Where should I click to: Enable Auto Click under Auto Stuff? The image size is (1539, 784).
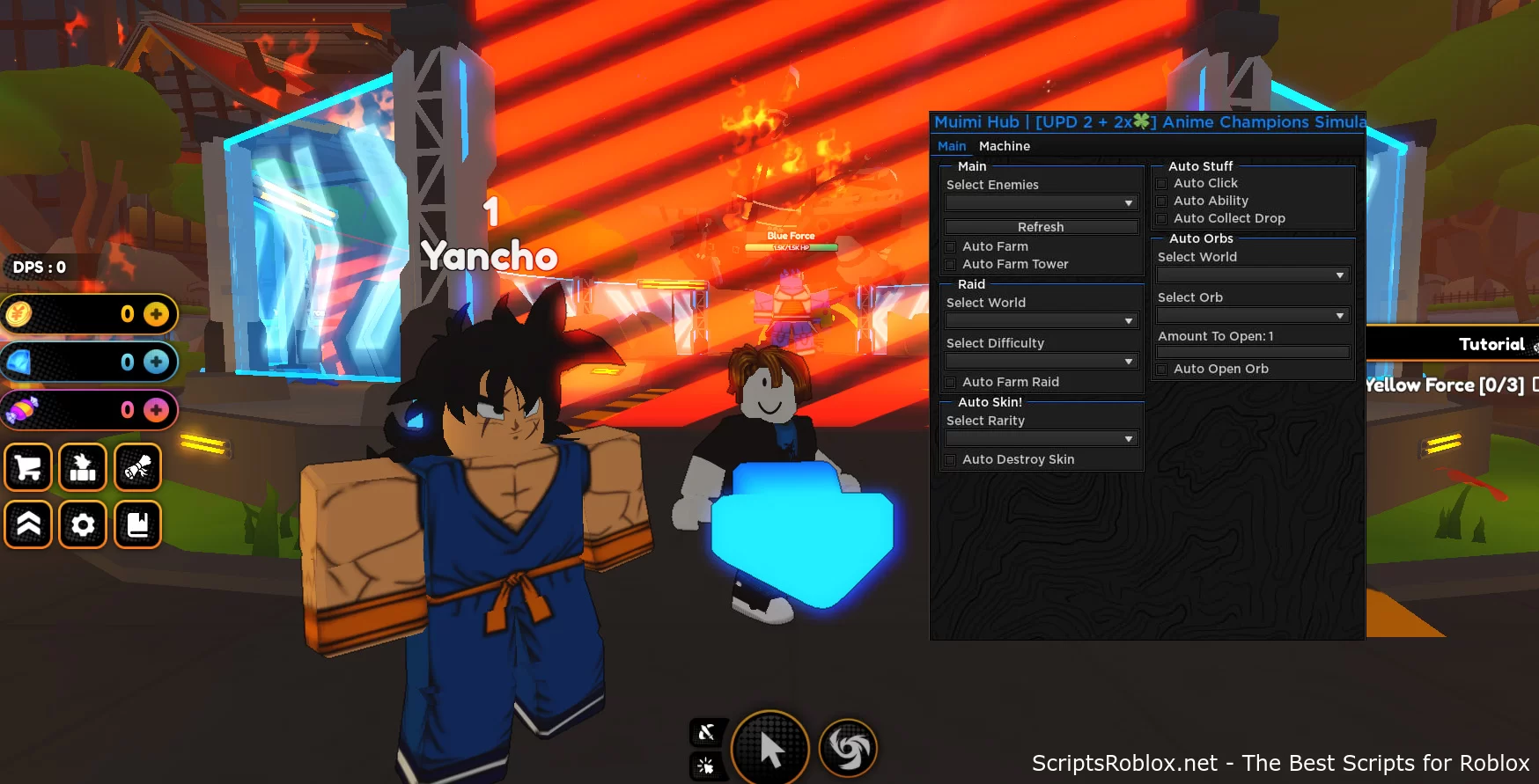pos(1162,183)
